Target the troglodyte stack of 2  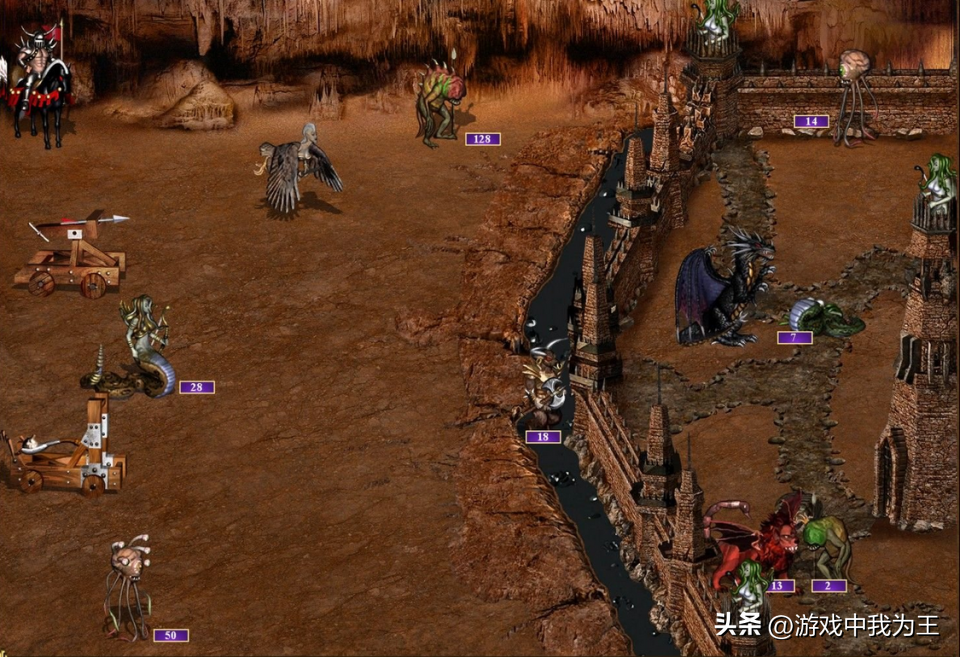pyautogui.click(x=828, y=543)
